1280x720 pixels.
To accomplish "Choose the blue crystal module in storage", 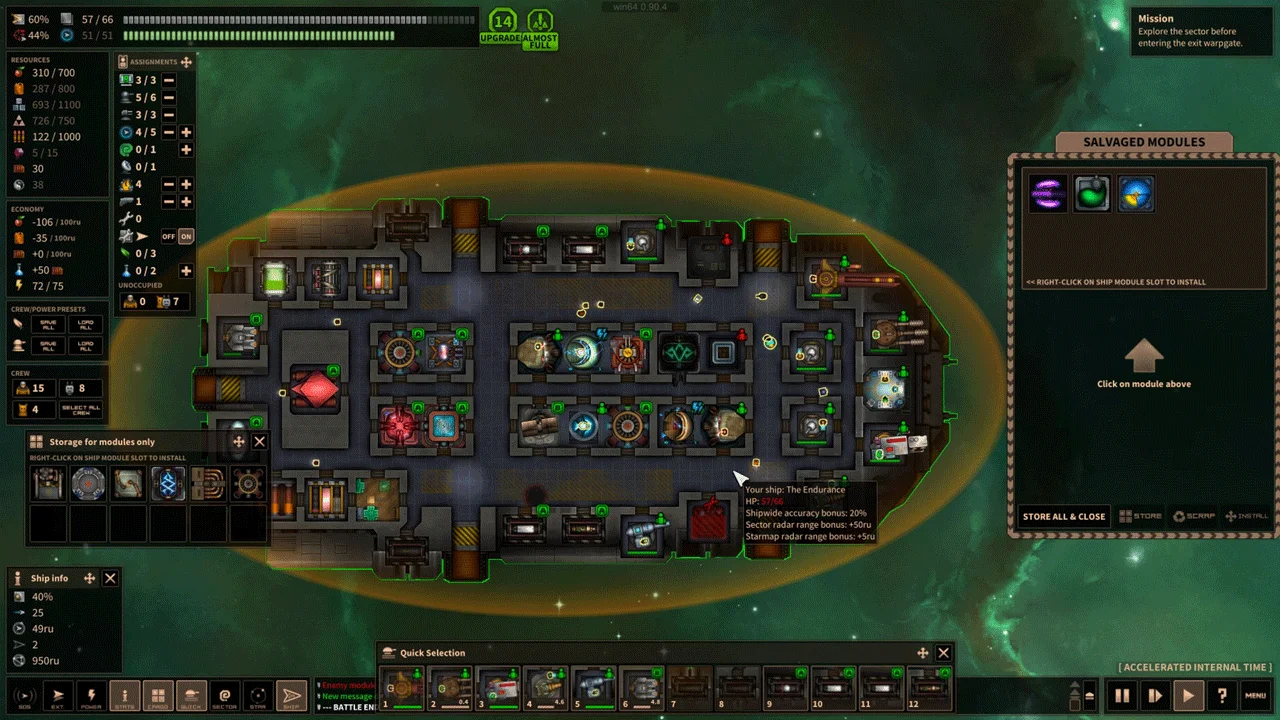I will click(168, 484).
